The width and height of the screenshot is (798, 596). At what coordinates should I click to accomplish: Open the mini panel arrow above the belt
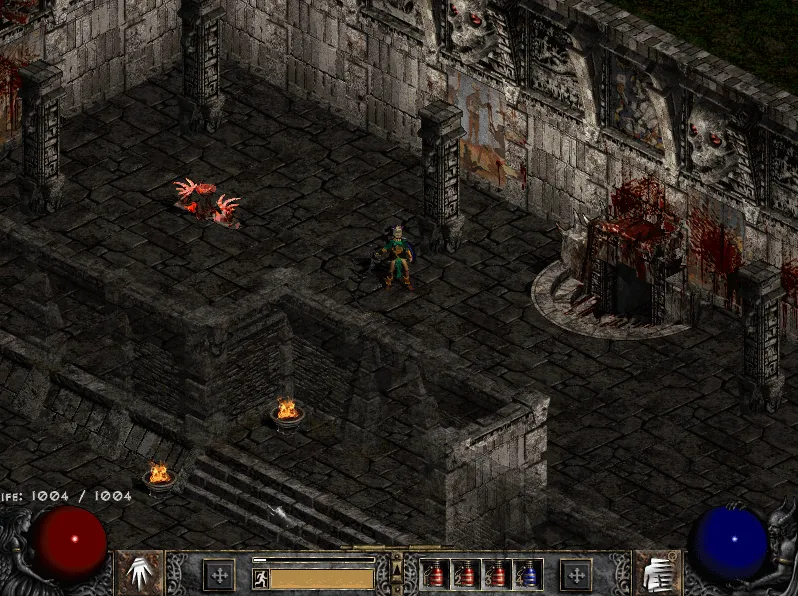coord(397,569)
